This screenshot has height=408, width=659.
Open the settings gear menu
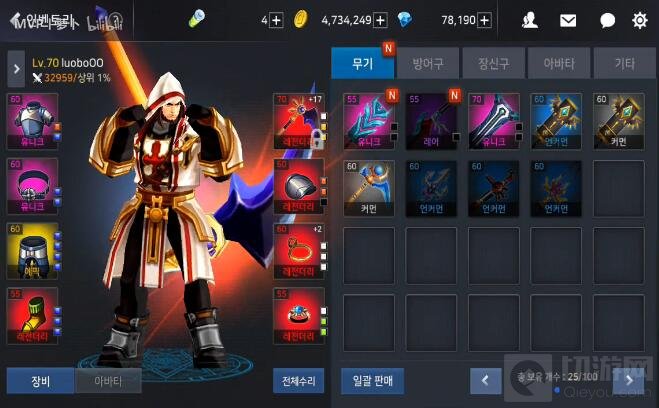click(x=640, y=20)
